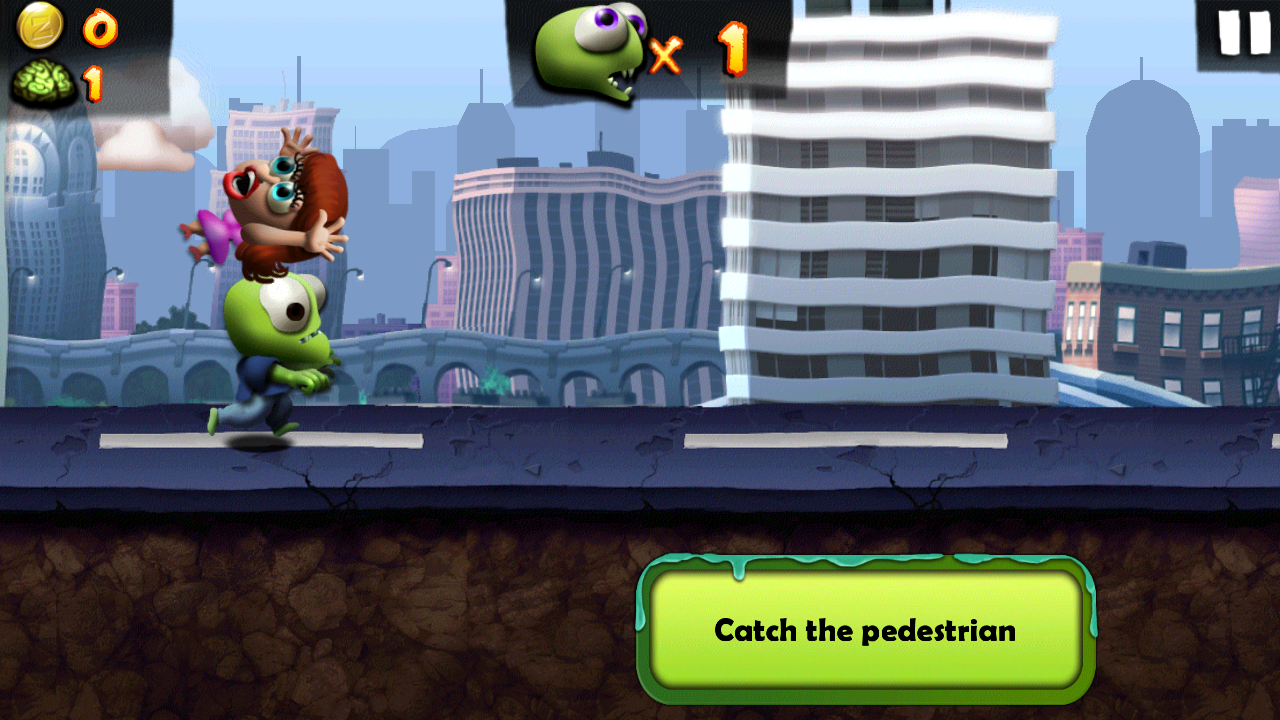Pause the game with the top-right button
The width and height of the screenshot is (1280, 720).
point(1243,33)
